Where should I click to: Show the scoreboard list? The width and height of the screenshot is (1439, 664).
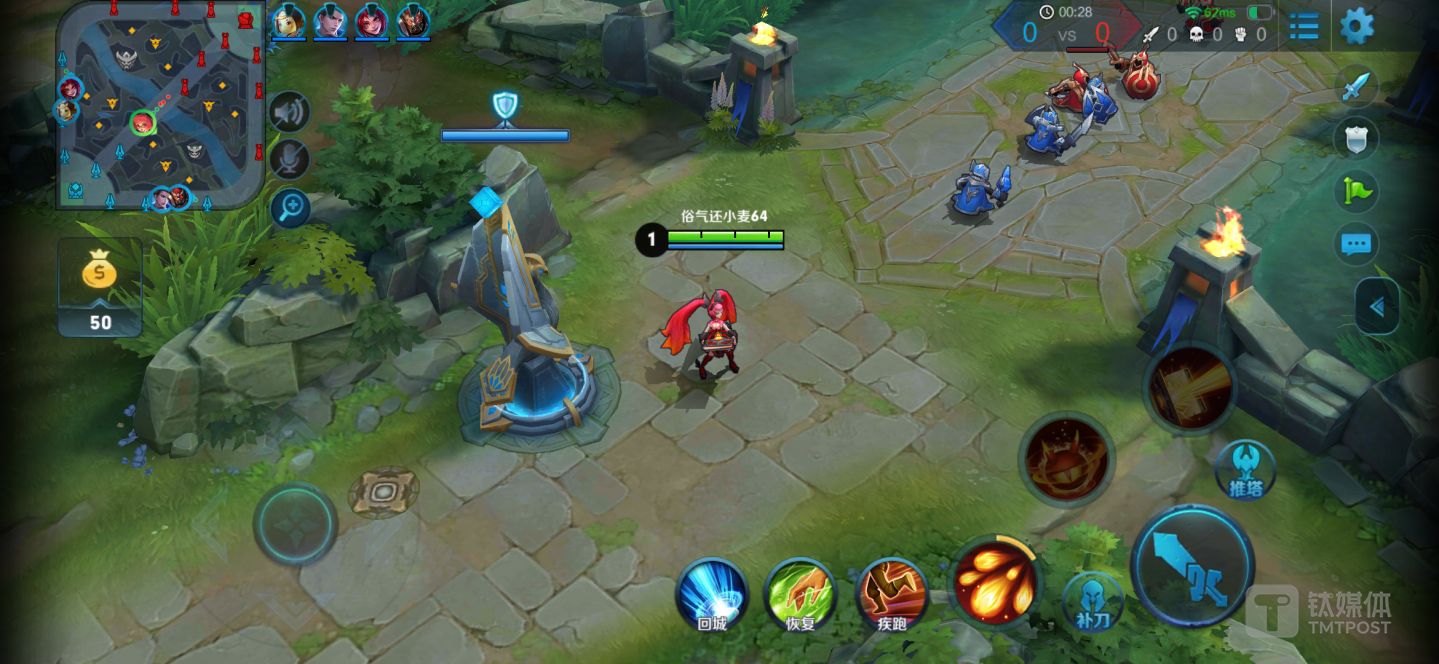(x=1304, y=27)
